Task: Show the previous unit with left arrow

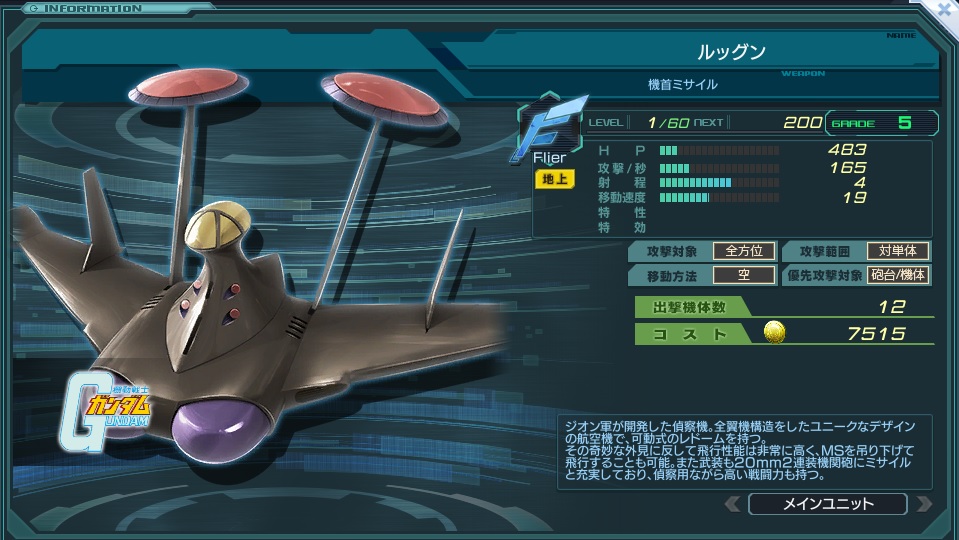Action: point(732,504)
